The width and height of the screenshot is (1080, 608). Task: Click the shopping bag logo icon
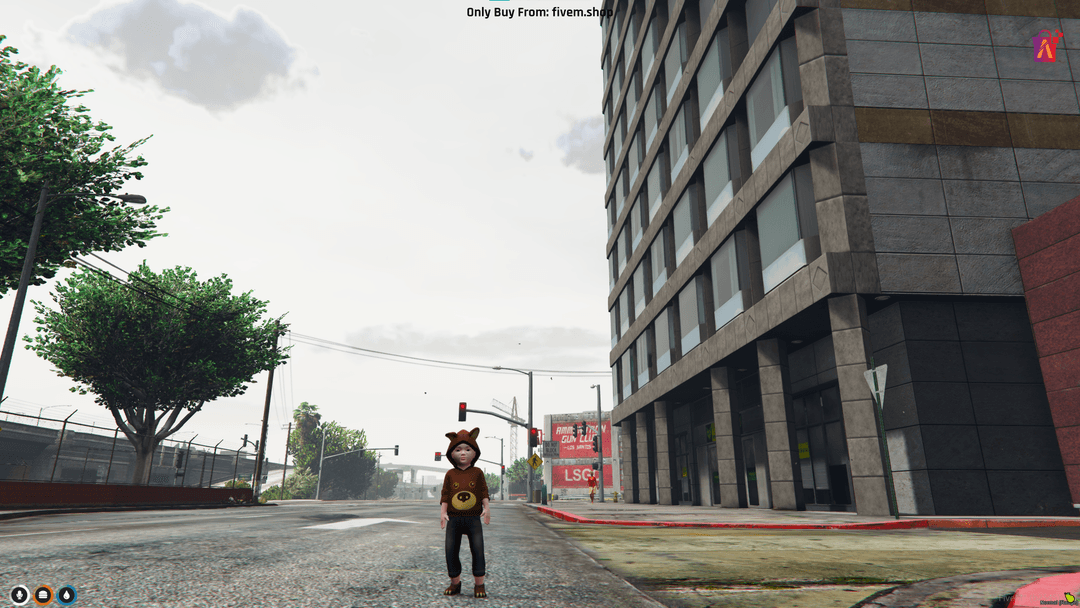tap(1046, 45)
